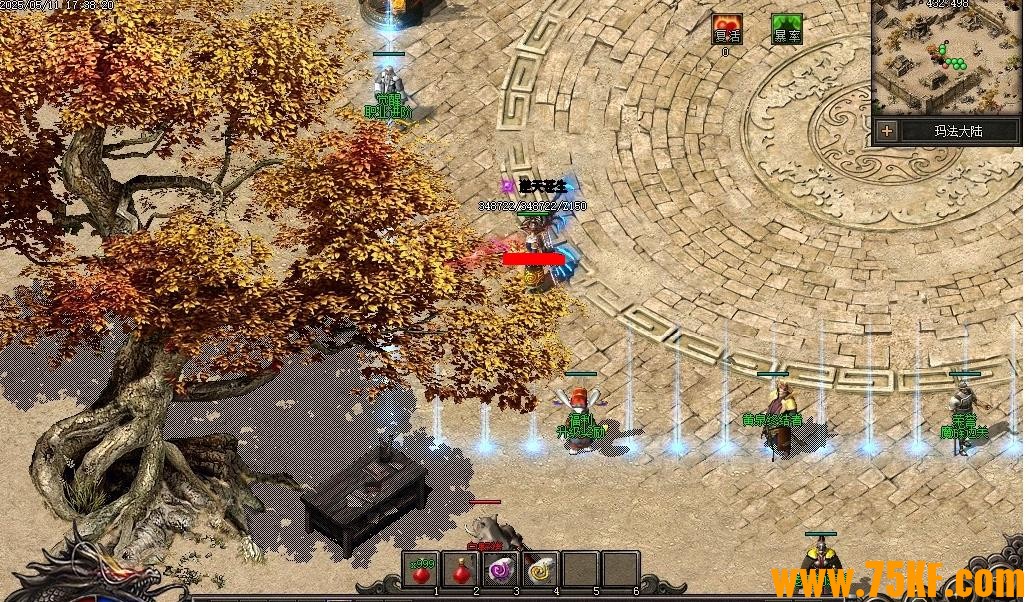Open the 复活 revive icon
This screenshot has height=602, width=1029.
pos(727,29)
